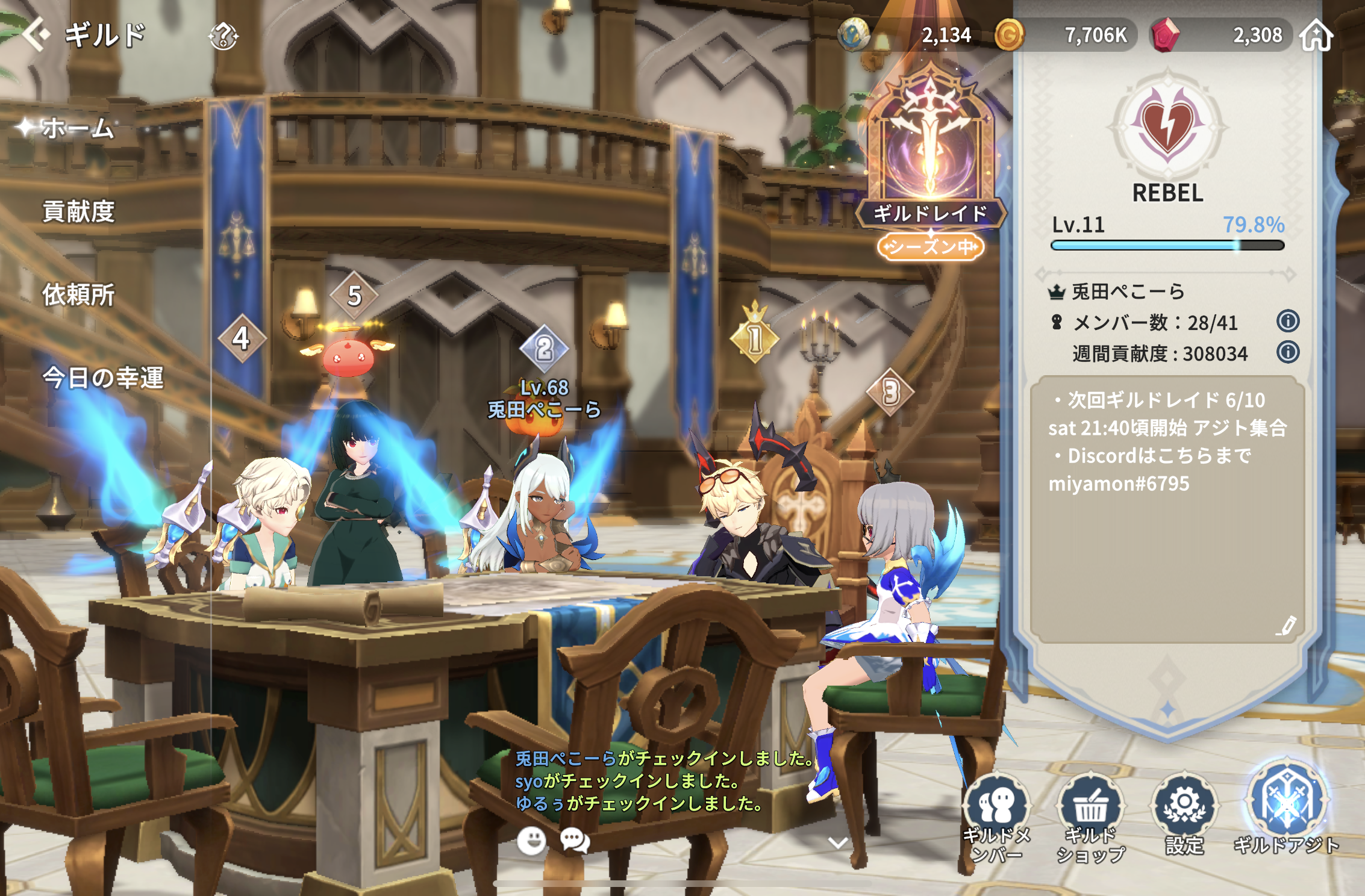Switch to the 貢献度 tab
The height and width of the screenshot is (896, 1365).
tap(78, 211)
